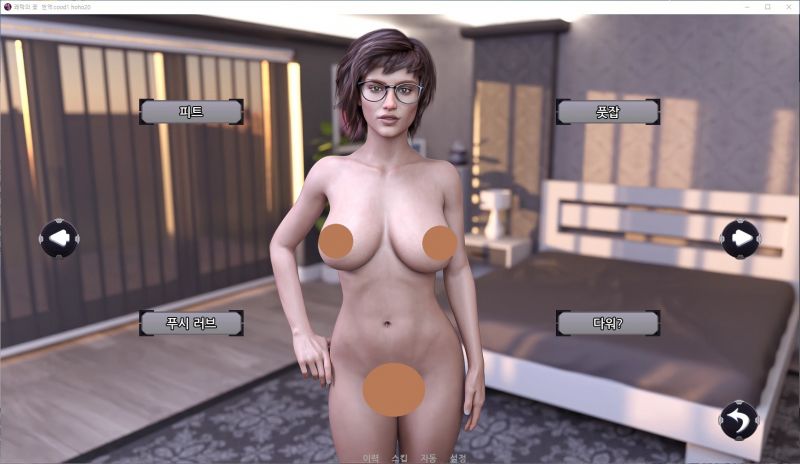800x464 pixels.
Task: Activate the 스킵 skip option
Action: click(x=400, y=458)
